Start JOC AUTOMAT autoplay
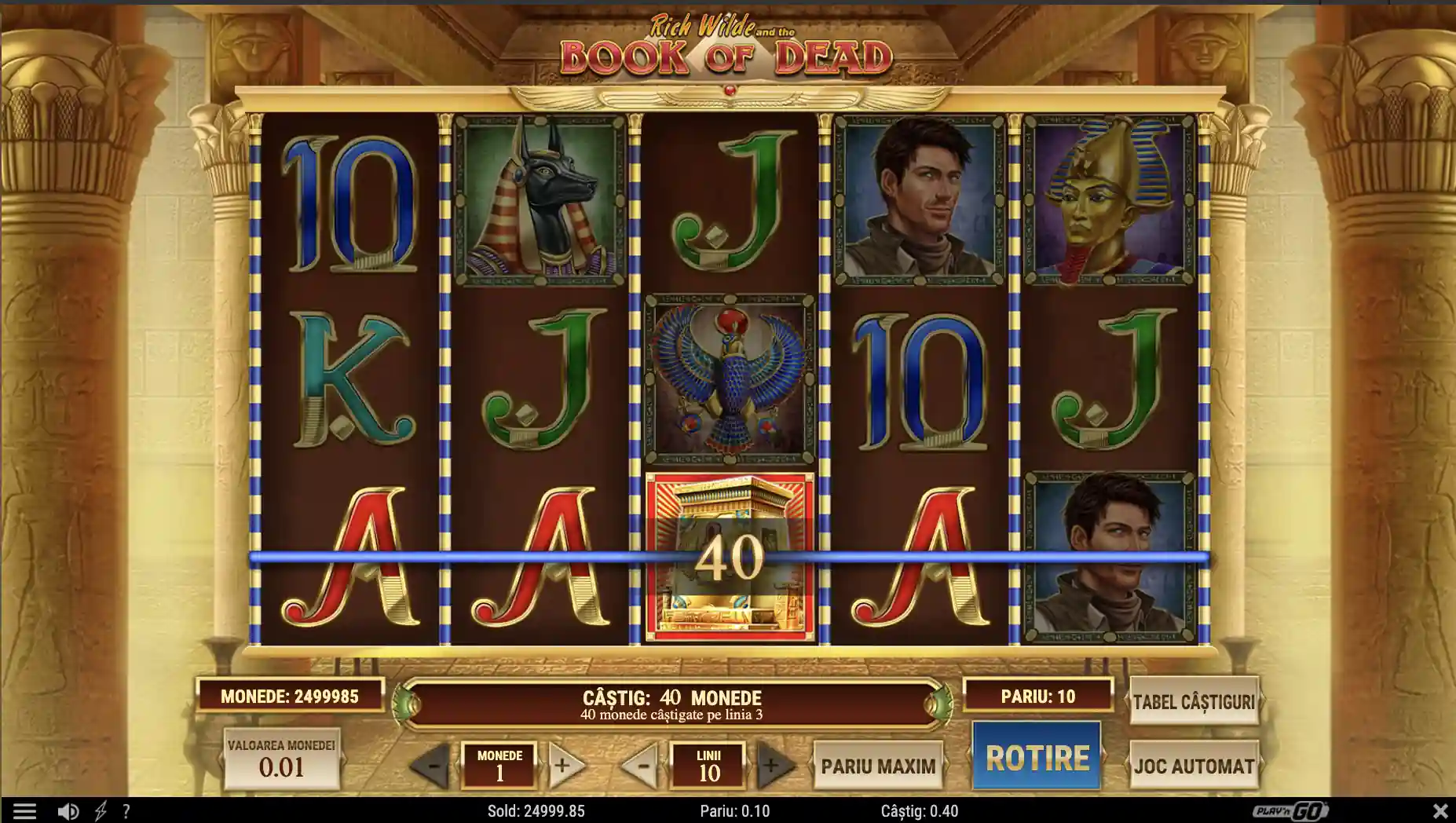 1193,766
